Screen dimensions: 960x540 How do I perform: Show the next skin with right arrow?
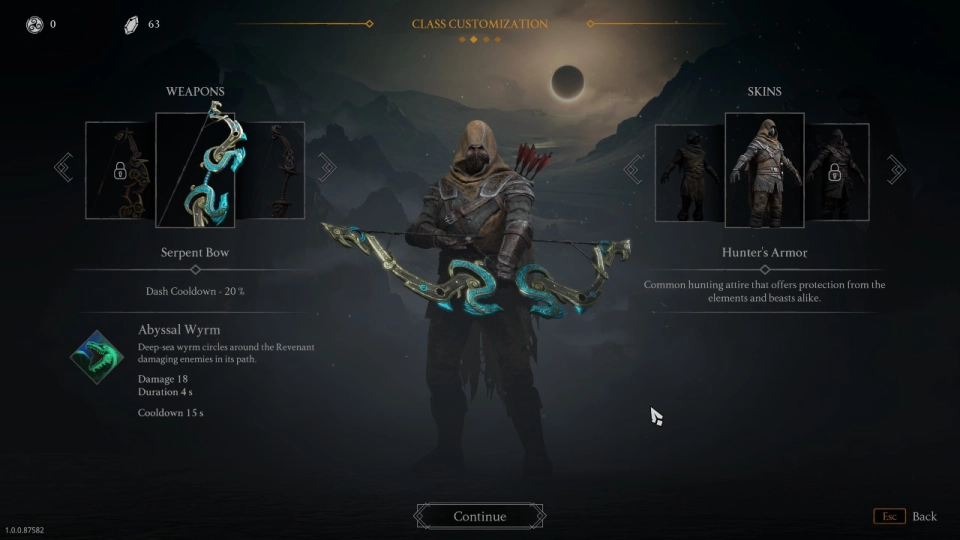click(x=896, y=169)
